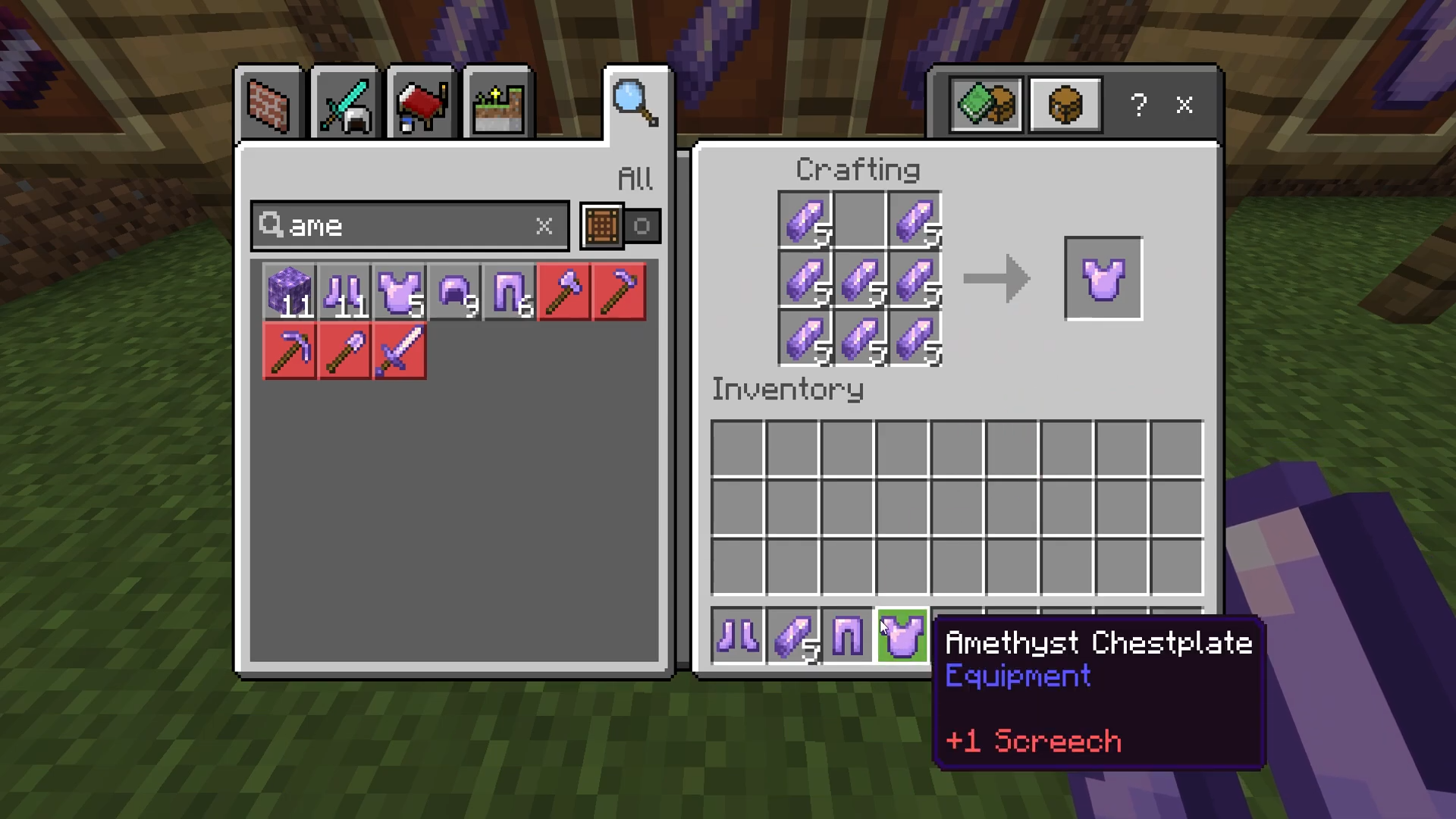
Task: Pick the amethyst leggings recipe
Action: click(x=510, y=292)
